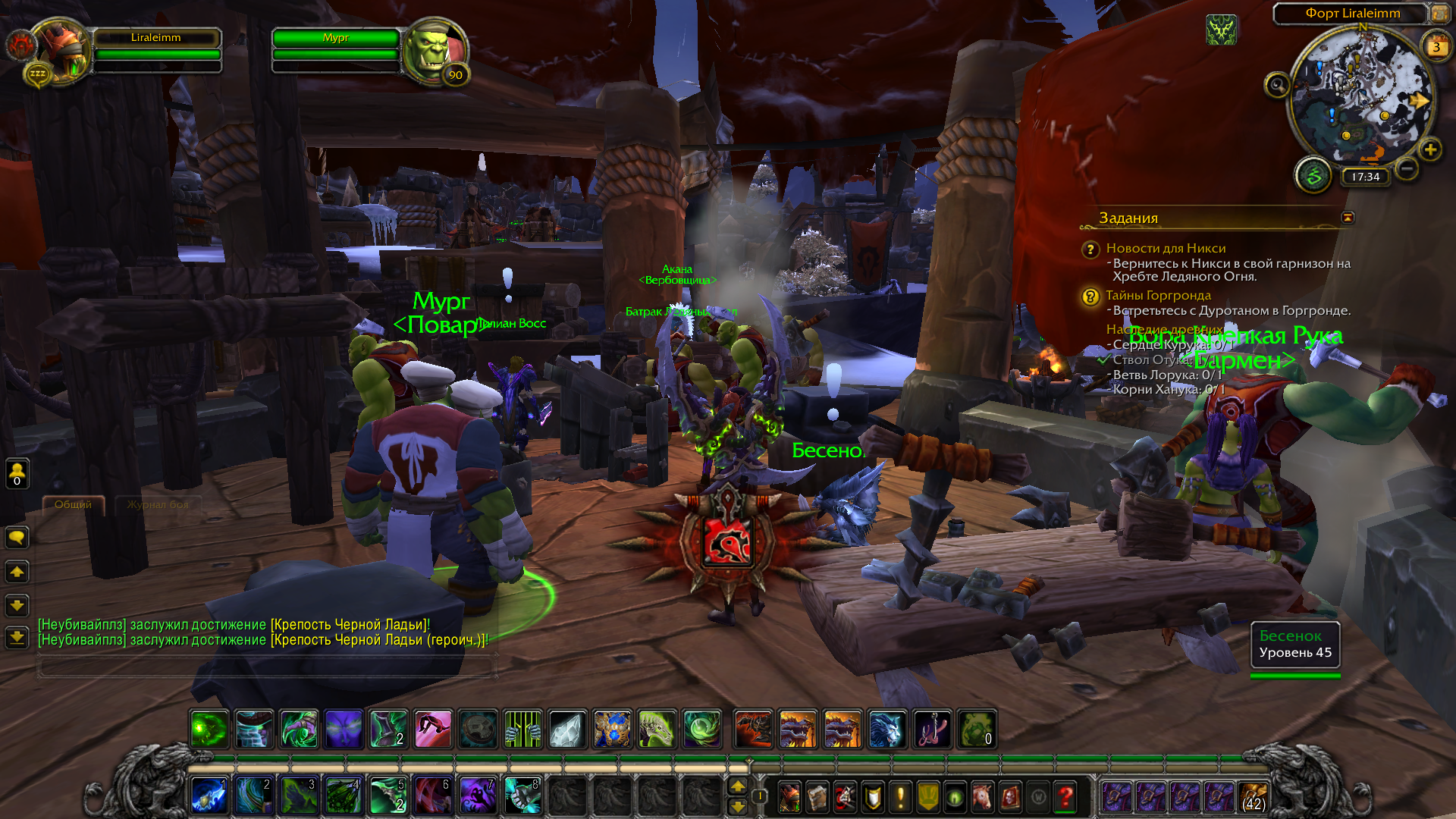1456x819 pixels.
Task: Open the Журнал боя combat log tab
Action: click(x=157, y=505)
